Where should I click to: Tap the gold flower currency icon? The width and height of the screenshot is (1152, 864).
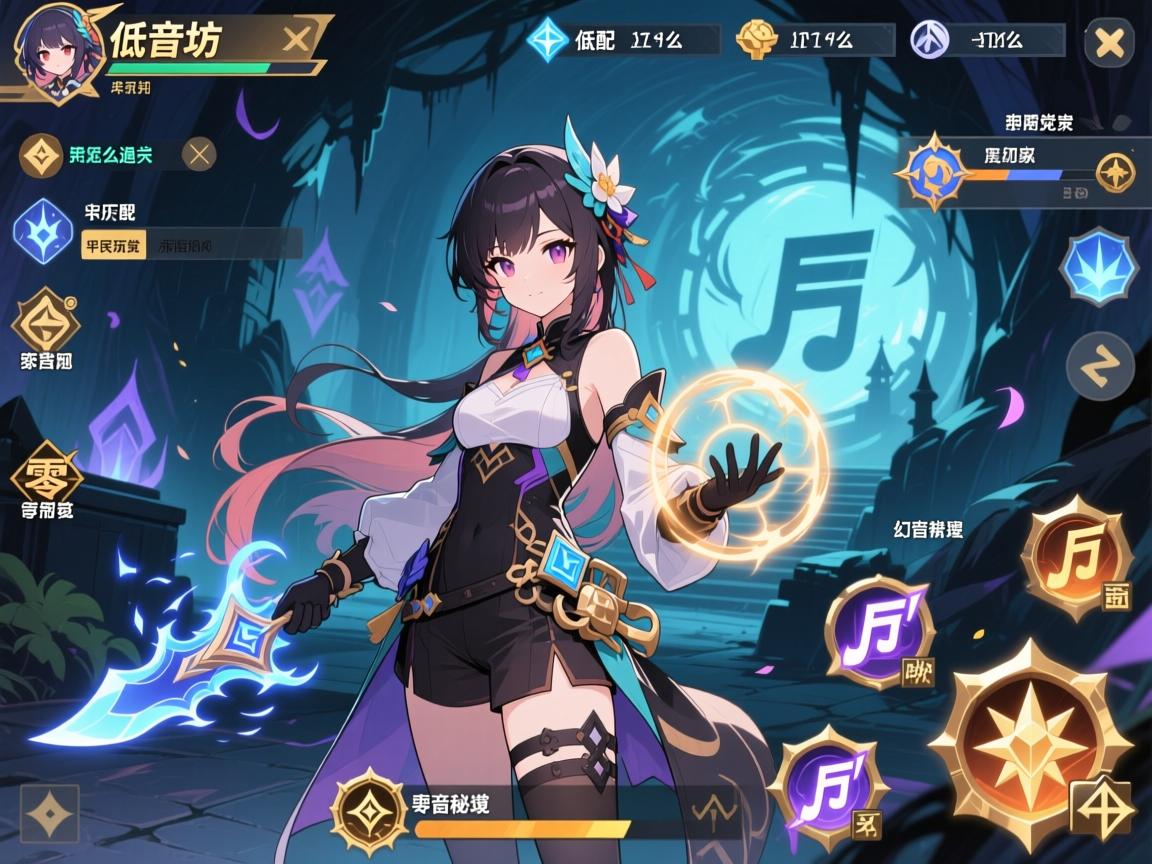coord(757,41)
